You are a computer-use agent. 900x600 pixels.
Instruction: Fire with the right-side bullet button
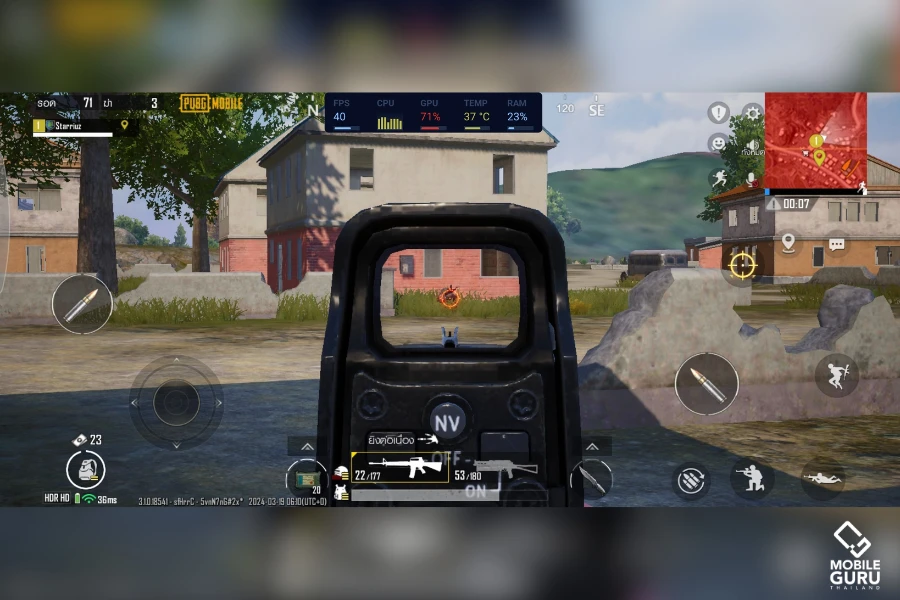pos(706,384)
